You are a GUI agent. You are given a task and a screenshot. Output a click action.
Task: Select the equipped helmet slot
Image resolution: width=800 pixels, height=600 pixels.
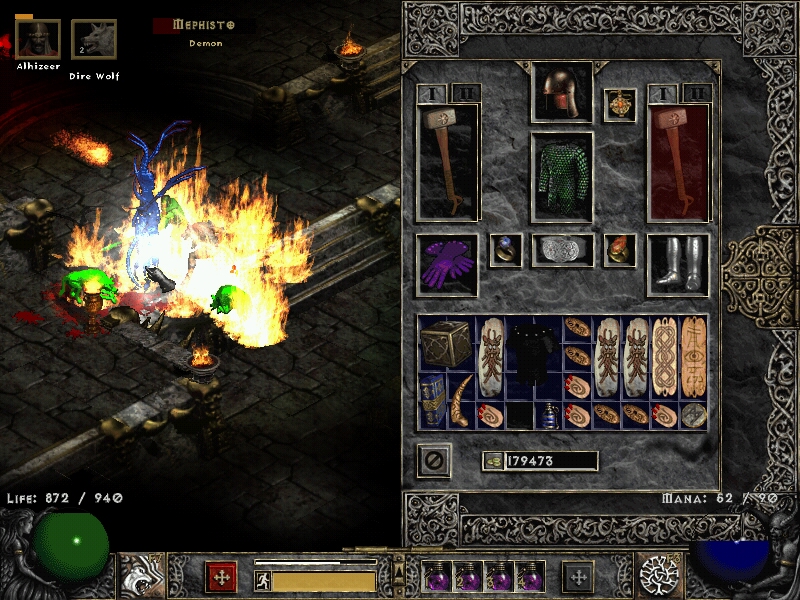[561, 94]
